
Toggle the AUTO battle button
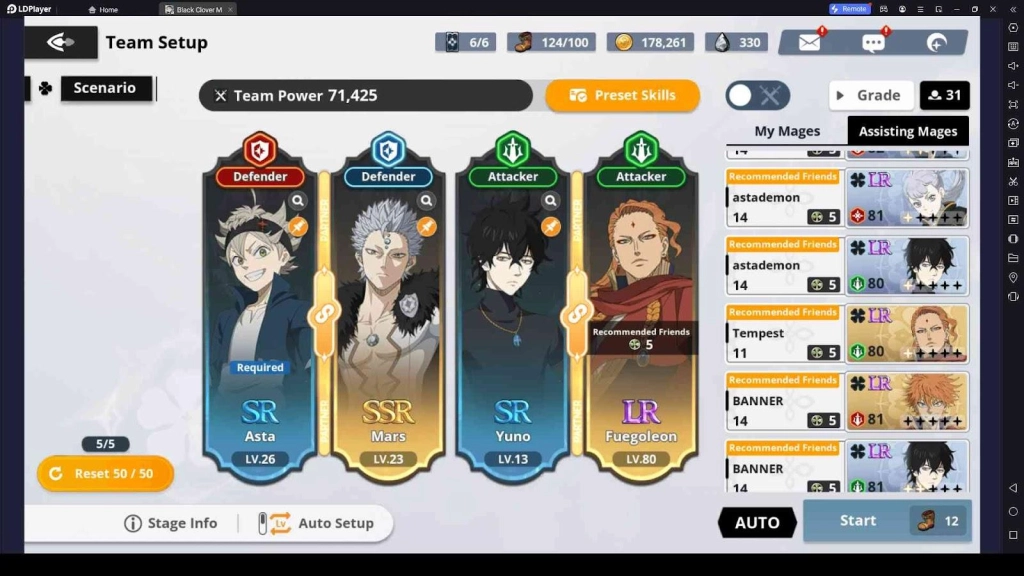pos(757,522)
